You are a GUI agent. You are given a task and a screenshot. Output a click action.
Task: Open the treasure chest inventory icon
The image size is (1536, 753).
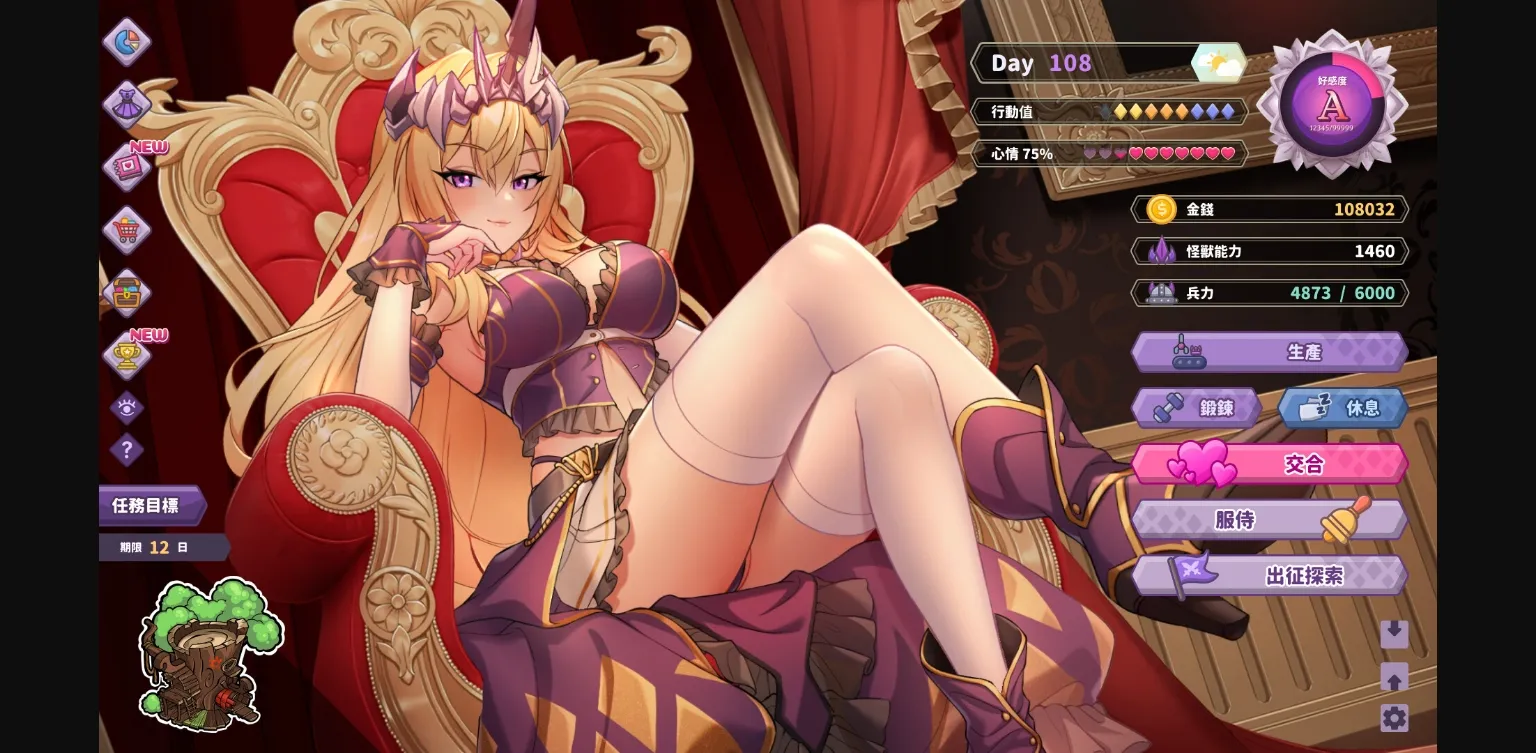[x=127, y=293]
